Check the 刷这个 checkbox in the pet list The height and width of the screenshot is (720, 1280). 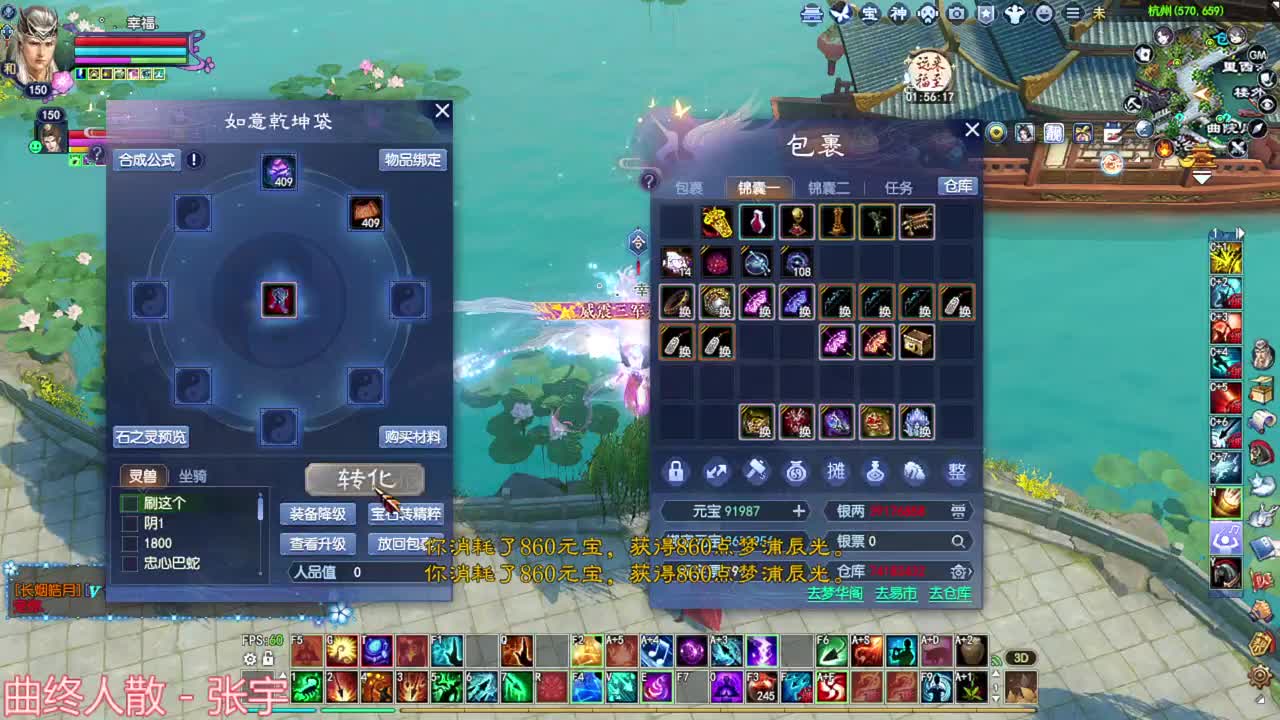129,504
